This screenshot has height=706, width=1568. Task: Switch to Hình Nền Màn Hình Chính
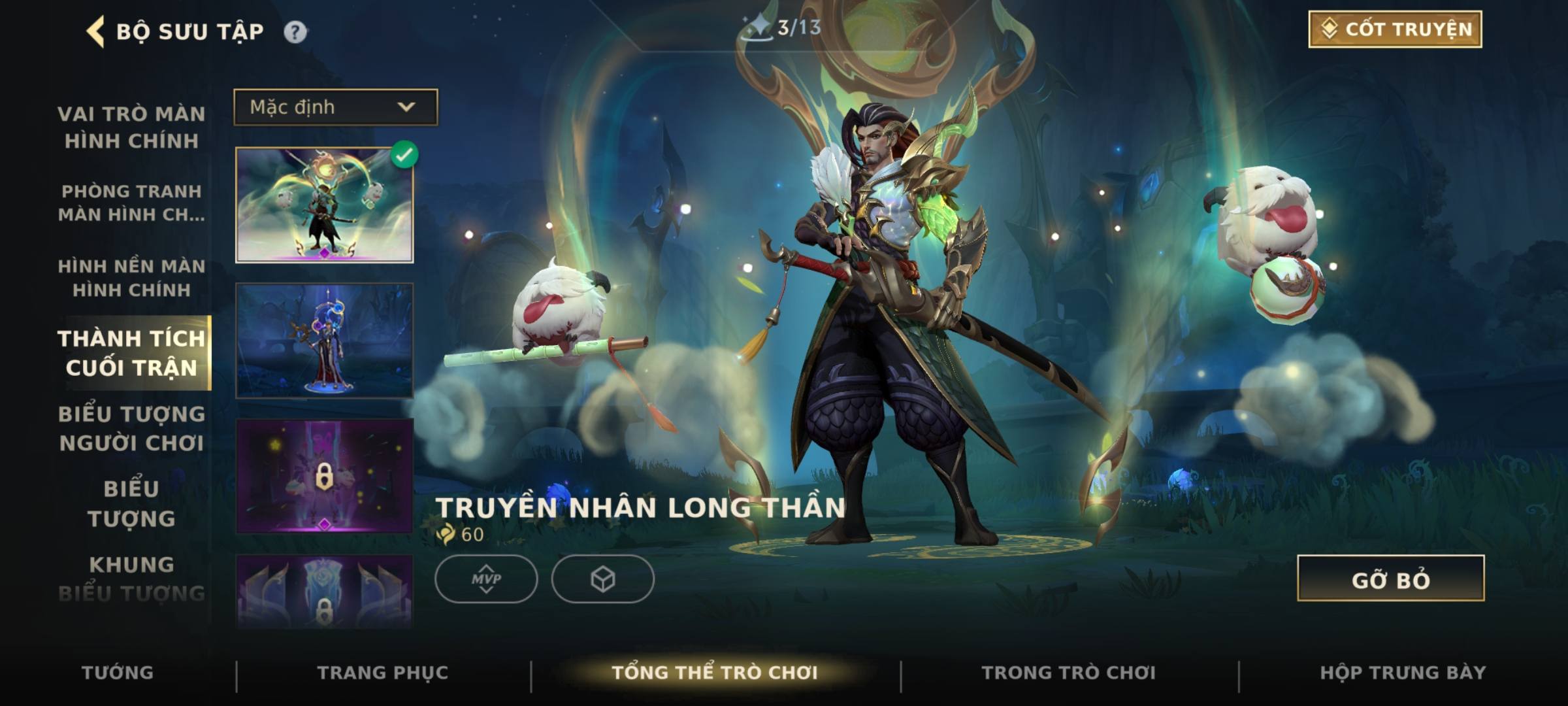coord(131,278)
